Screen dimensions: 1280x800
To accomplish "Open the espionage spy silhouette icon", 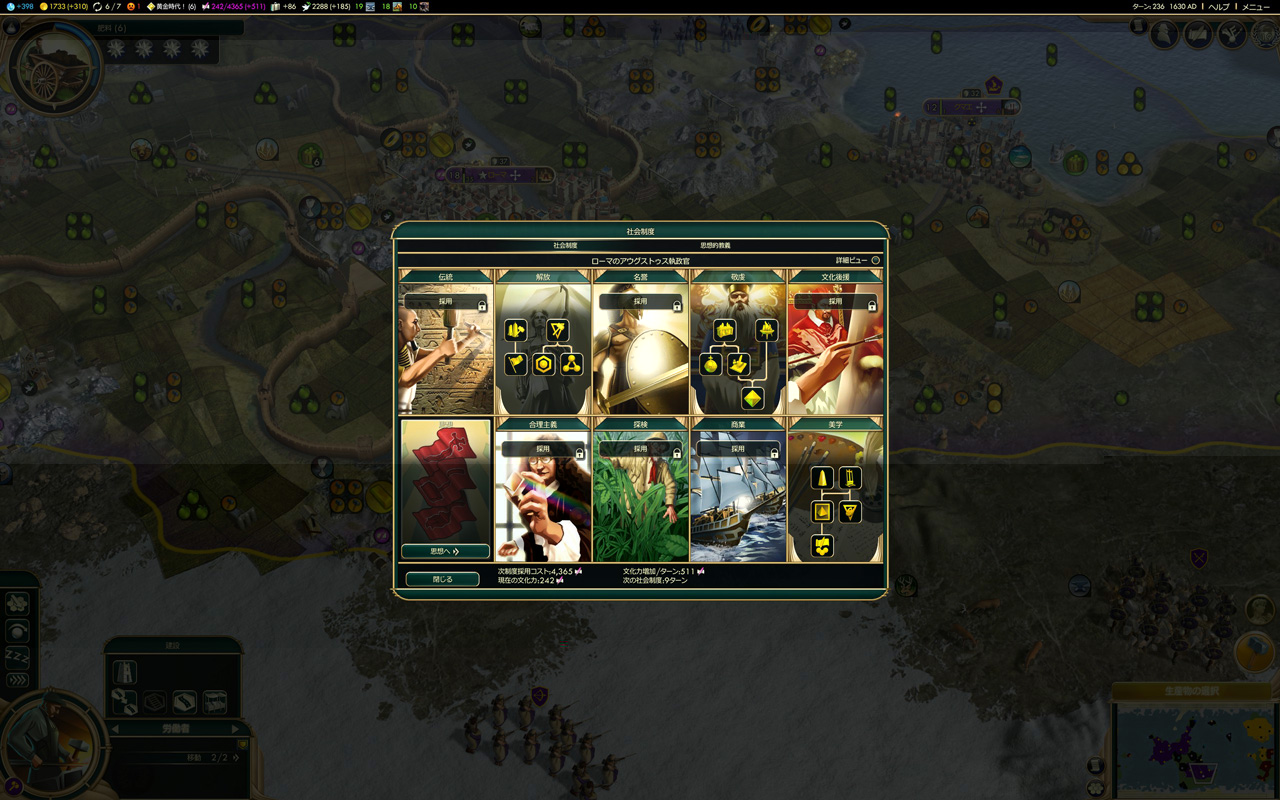I will coord(1164,35).
